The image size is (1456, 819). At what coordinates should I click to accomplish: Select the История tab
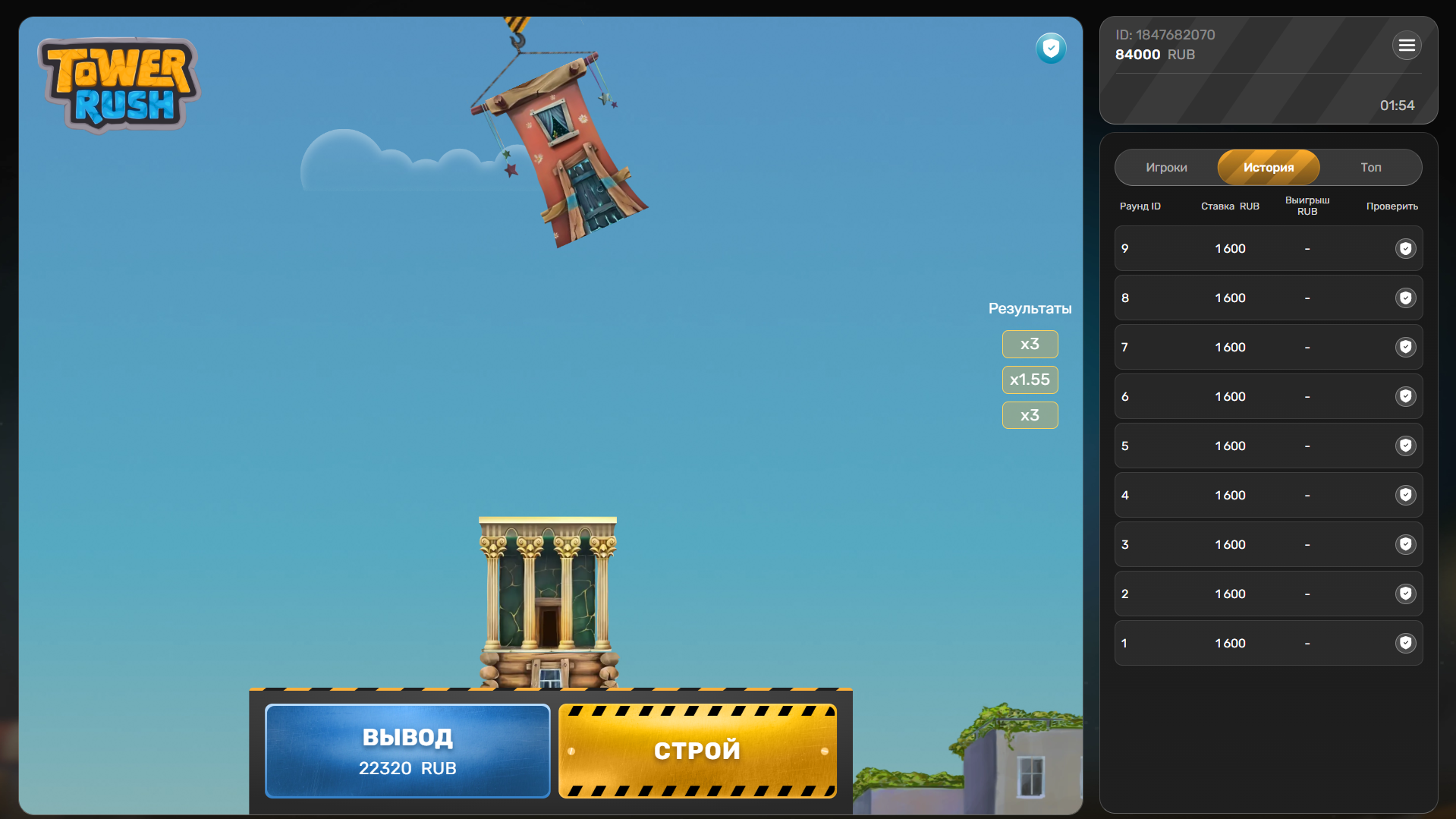point(1268,167)
